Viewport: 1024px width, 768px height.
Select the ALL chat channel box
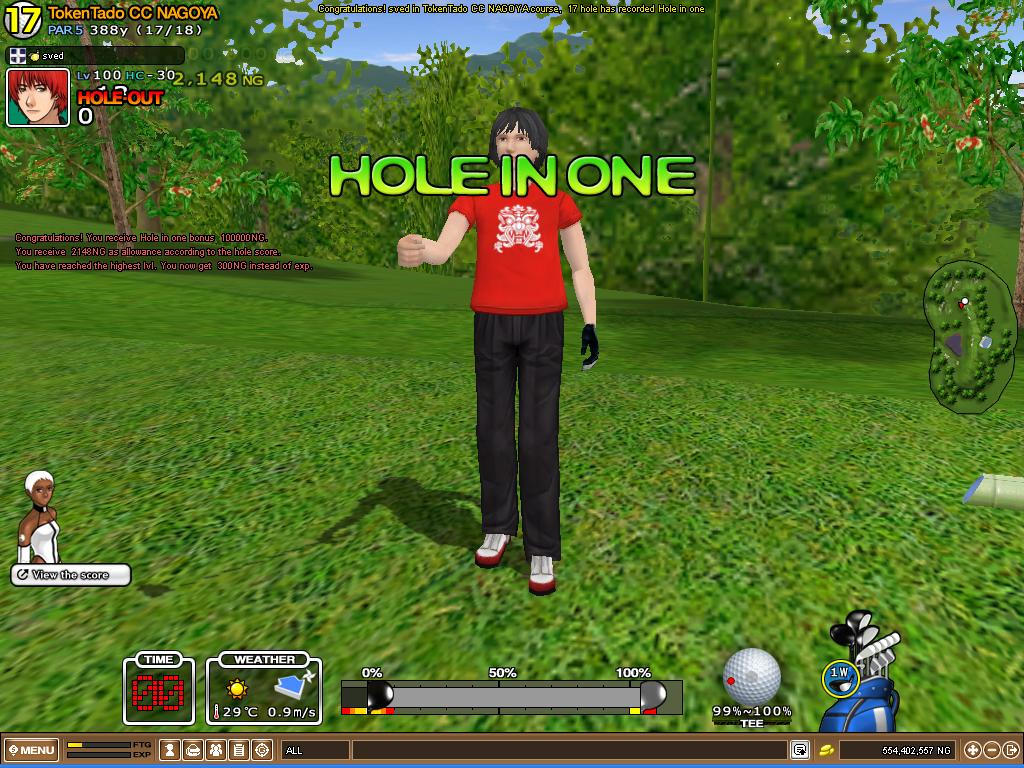click(x=315, y=750)
